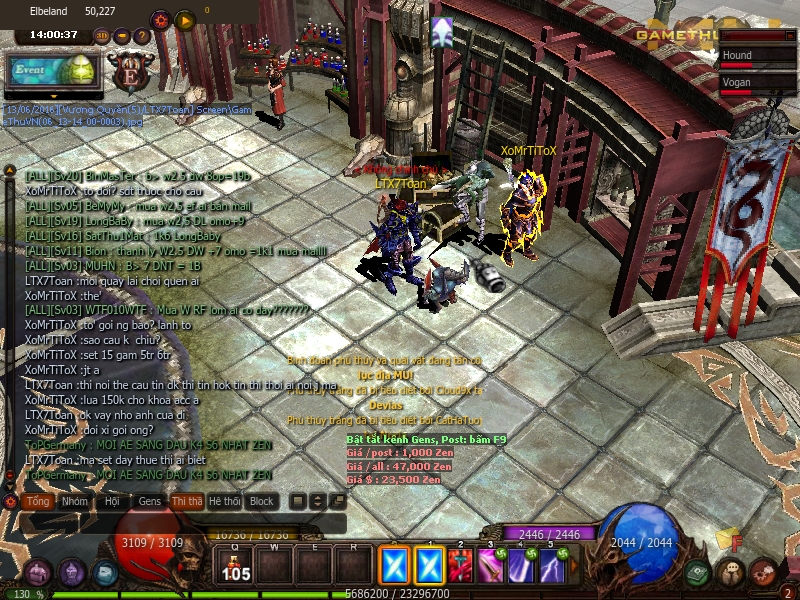Switch to the Tổng chat tab

pyautogui.click(x=38, y=501)
